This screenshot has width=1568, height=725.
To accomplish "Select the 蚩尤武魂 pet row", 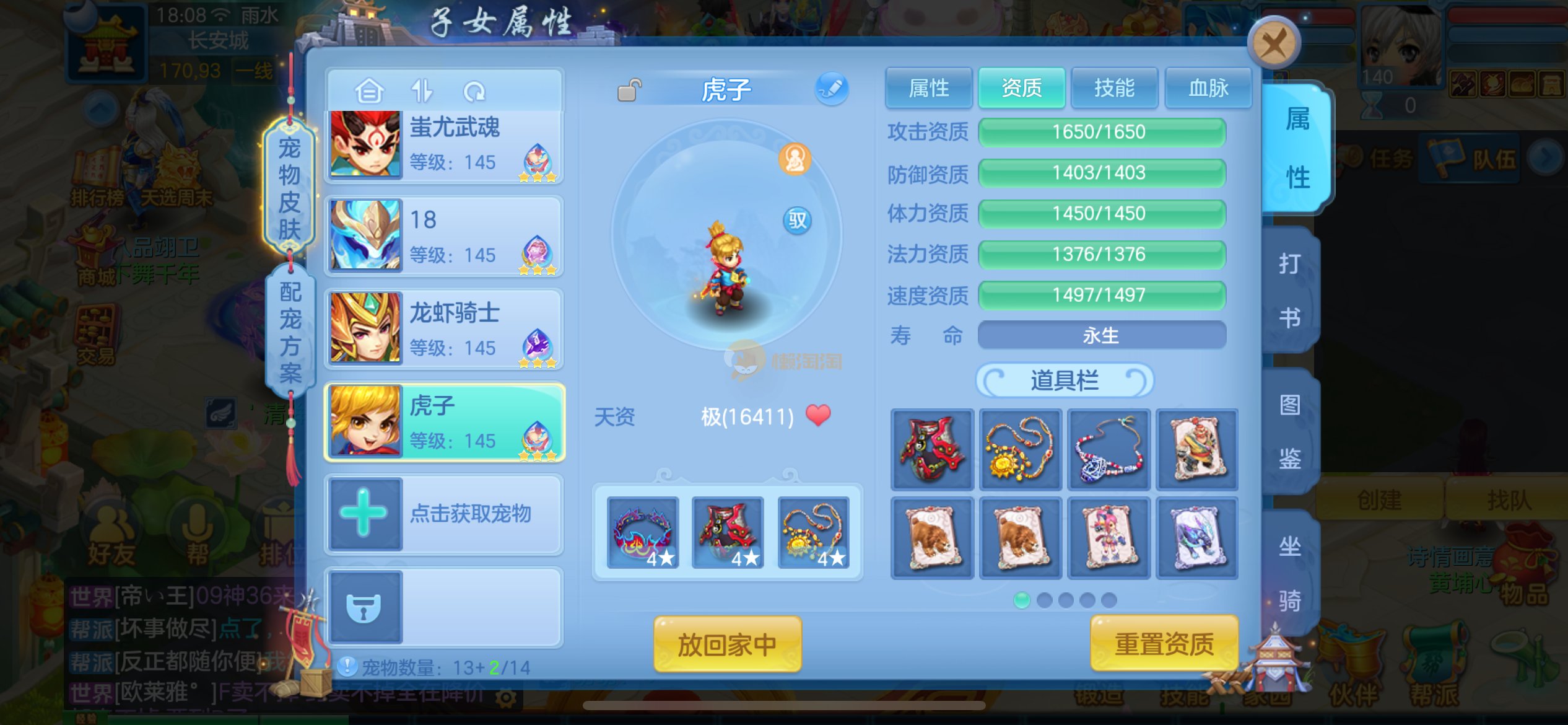I will (x=444, y=146).
